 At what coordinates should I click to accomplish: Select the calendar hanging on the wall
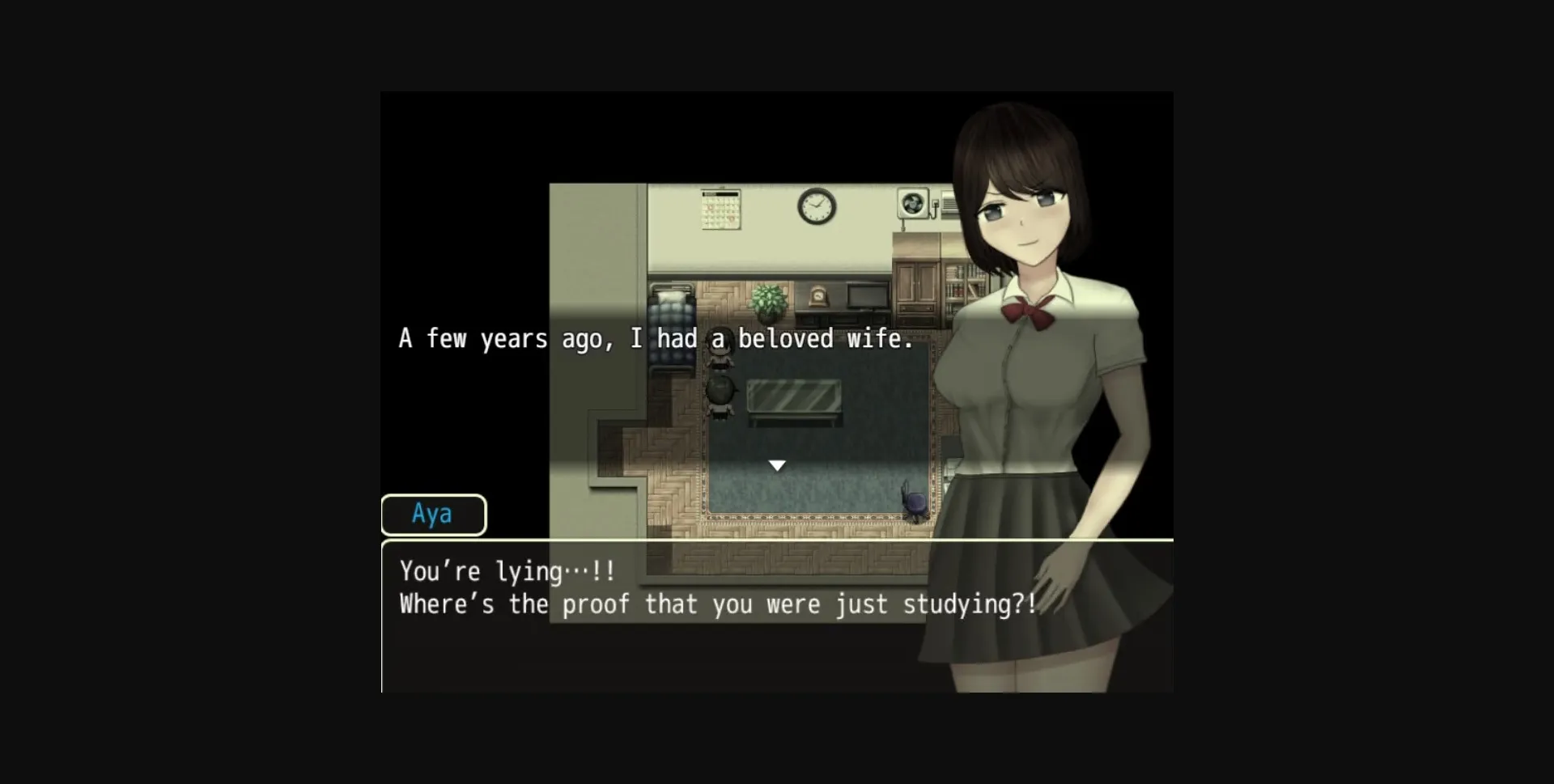point(720,210)
